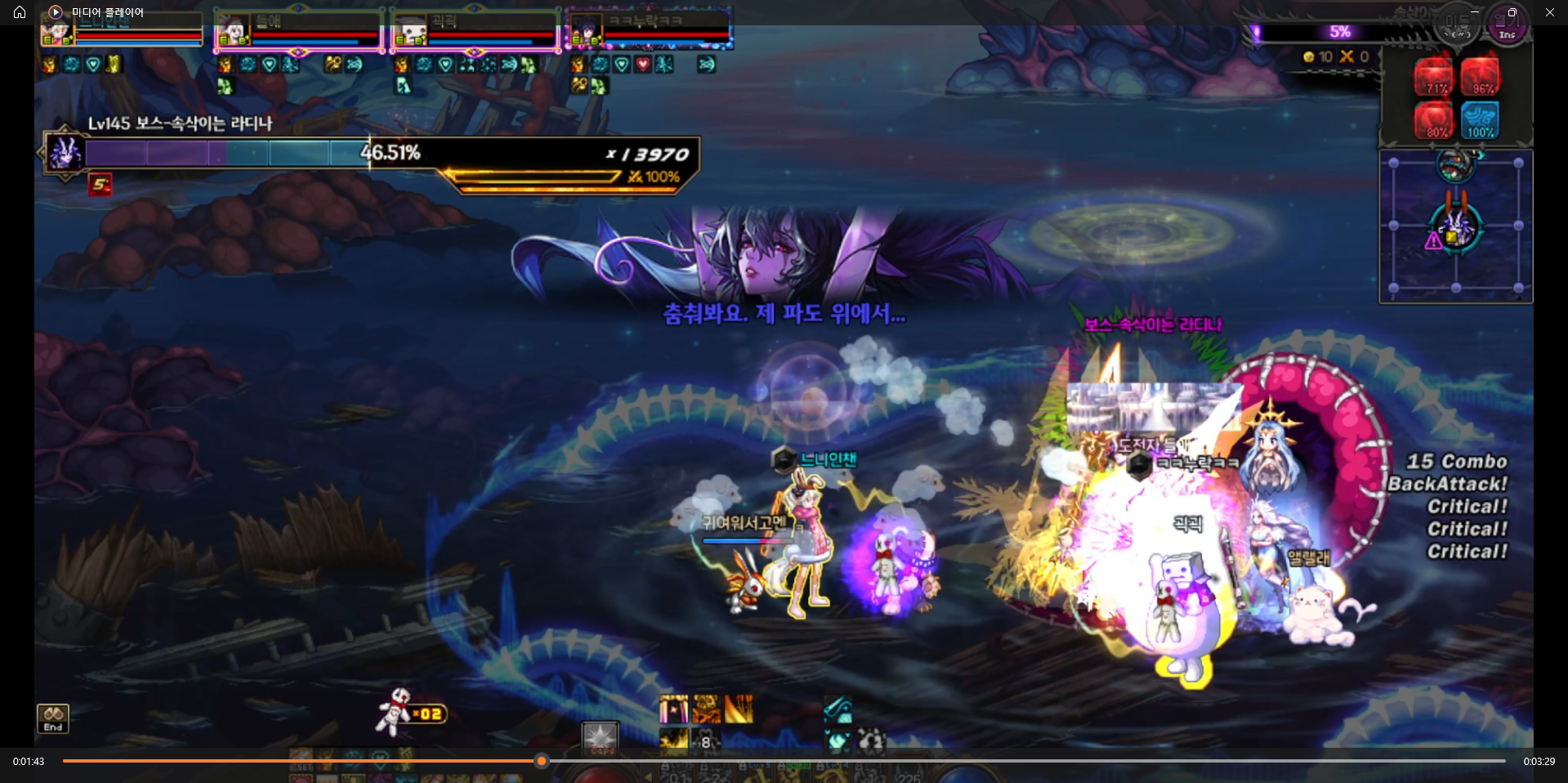
Task: Click the silver starburst skill slot
Action: 601,737
